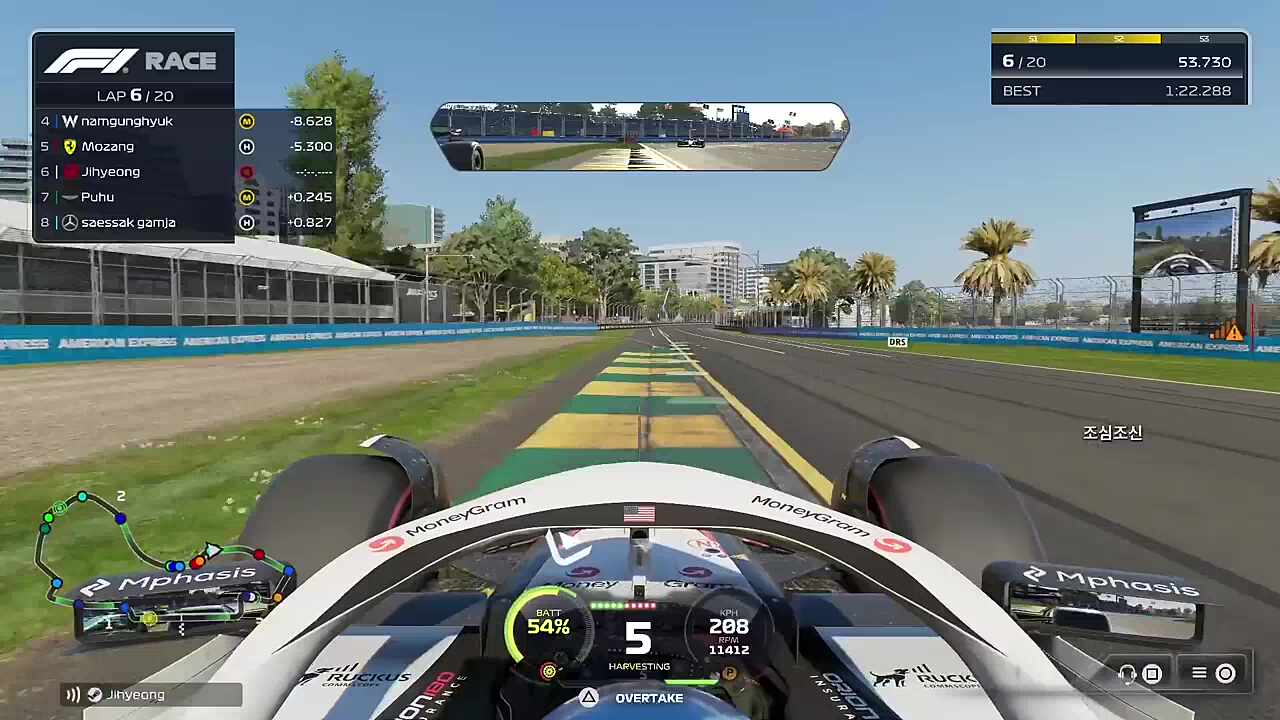Expand Jihyeong's row in the standings
1280x720 pixels.
[x=133, y=171]
